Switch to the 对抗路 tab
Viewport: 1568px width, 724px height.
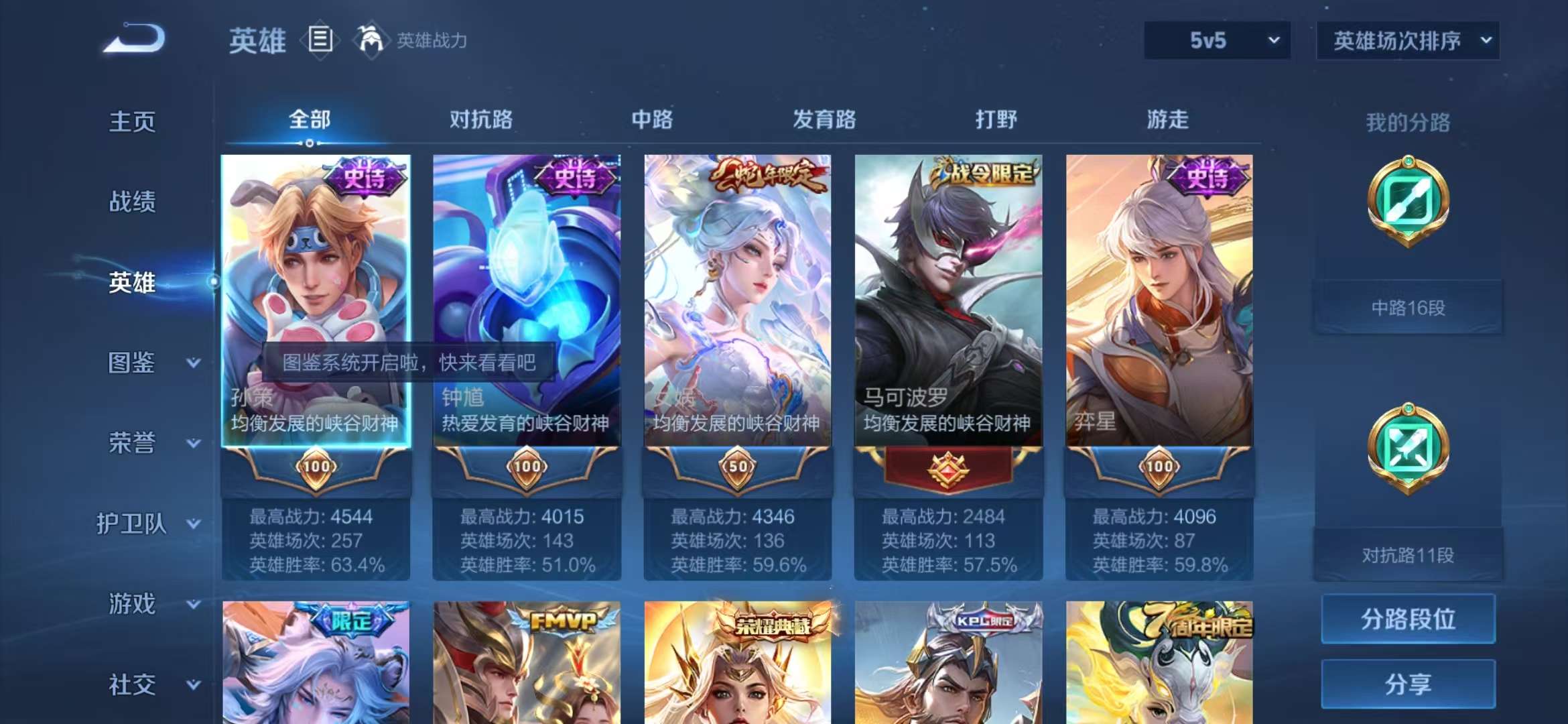click(482, 121)
